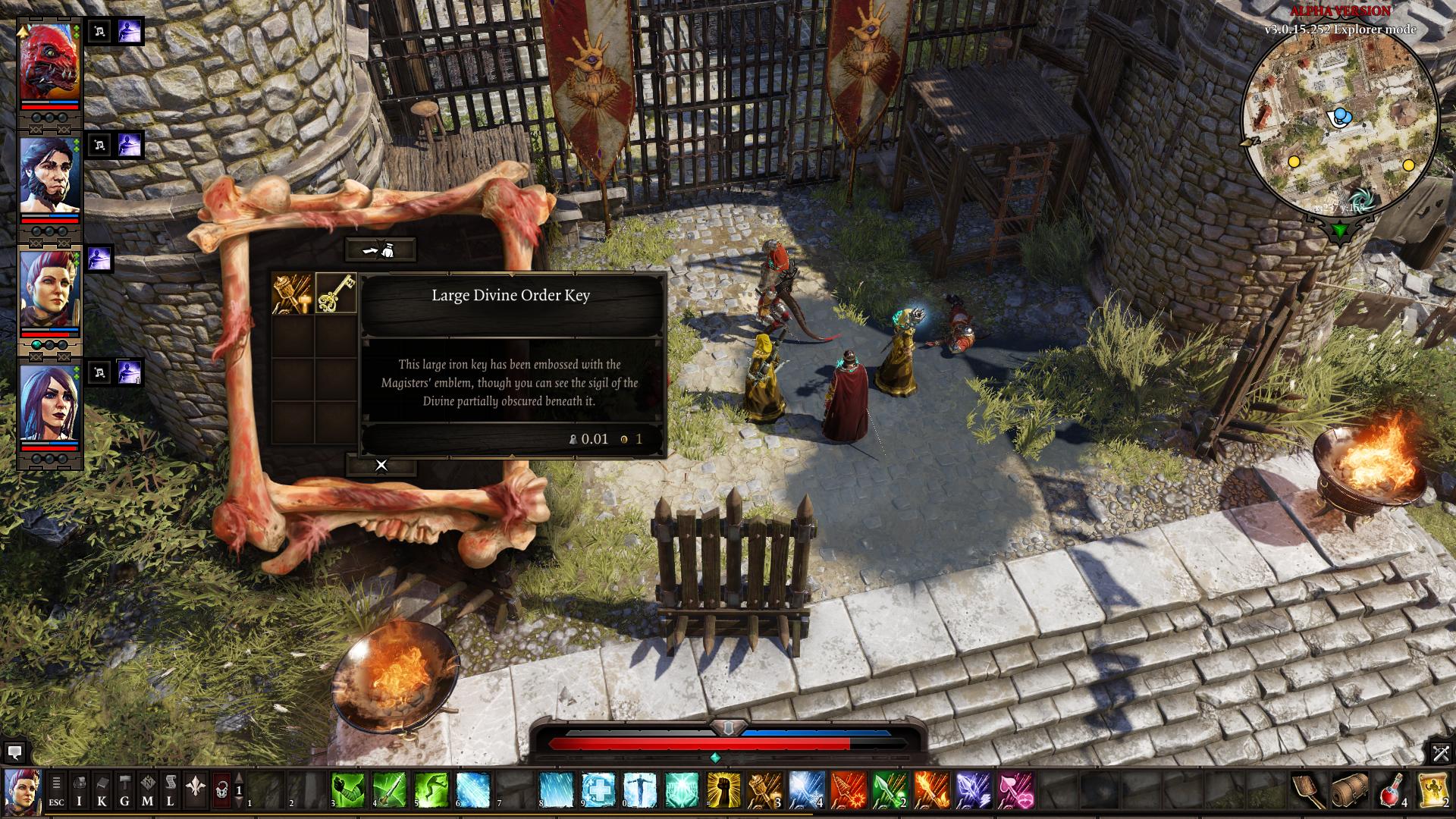The height and width of the screenshot is (819, 1456).
Task: Open the journal scroll labeled L
Action: (x=171, y=791)
